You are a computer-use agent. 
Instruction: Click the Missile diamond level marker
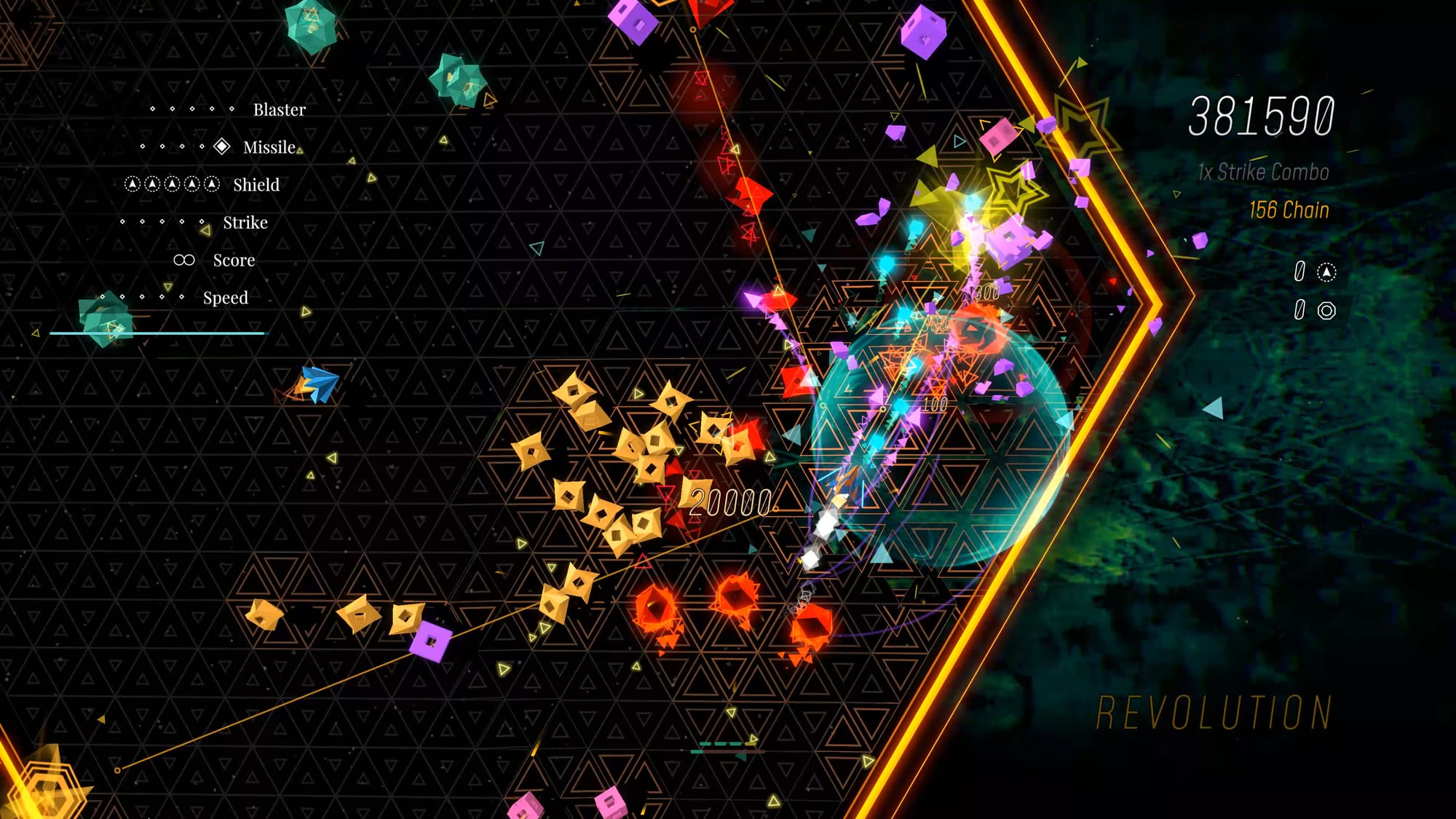point(222,147)
